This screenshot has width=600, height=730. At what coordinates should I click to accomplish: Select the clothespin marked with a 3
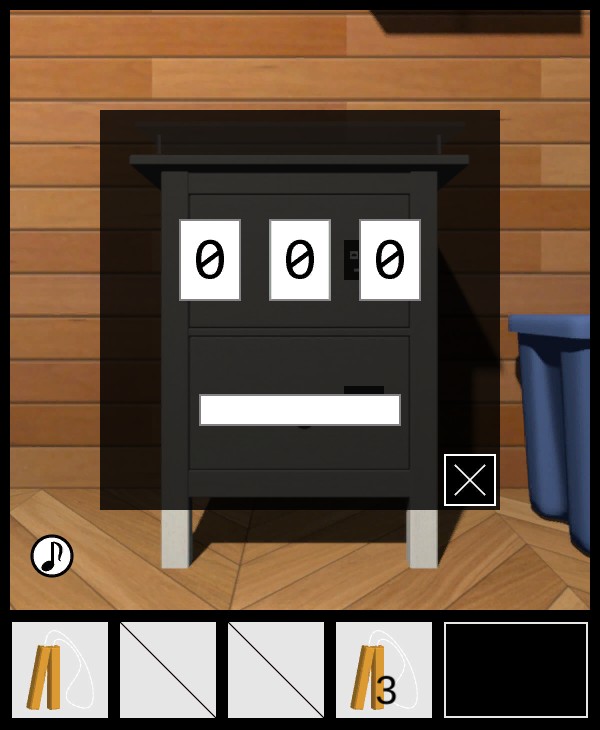(x=384, y=670)
